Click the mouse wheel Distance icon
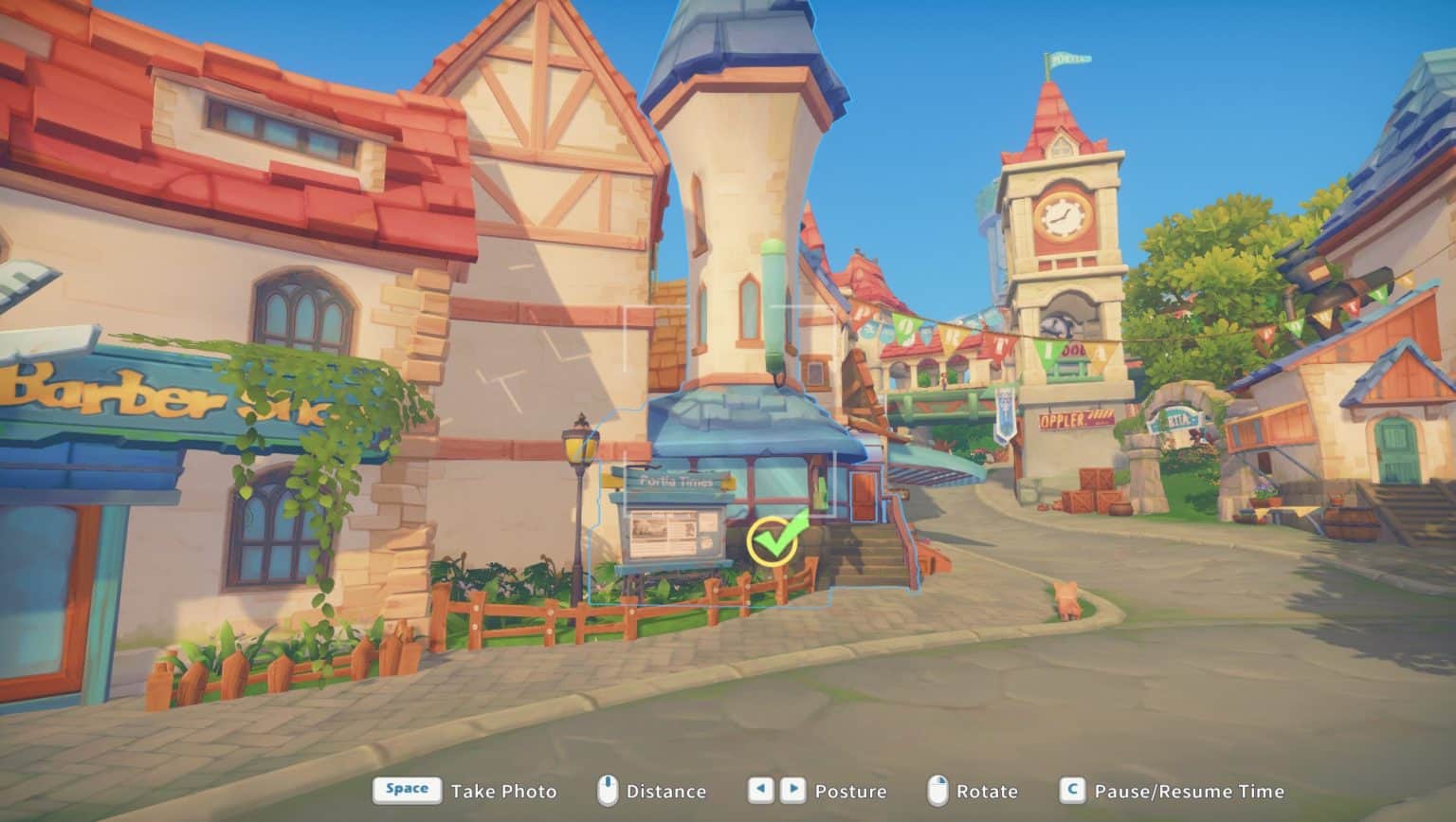 (608, 791)
